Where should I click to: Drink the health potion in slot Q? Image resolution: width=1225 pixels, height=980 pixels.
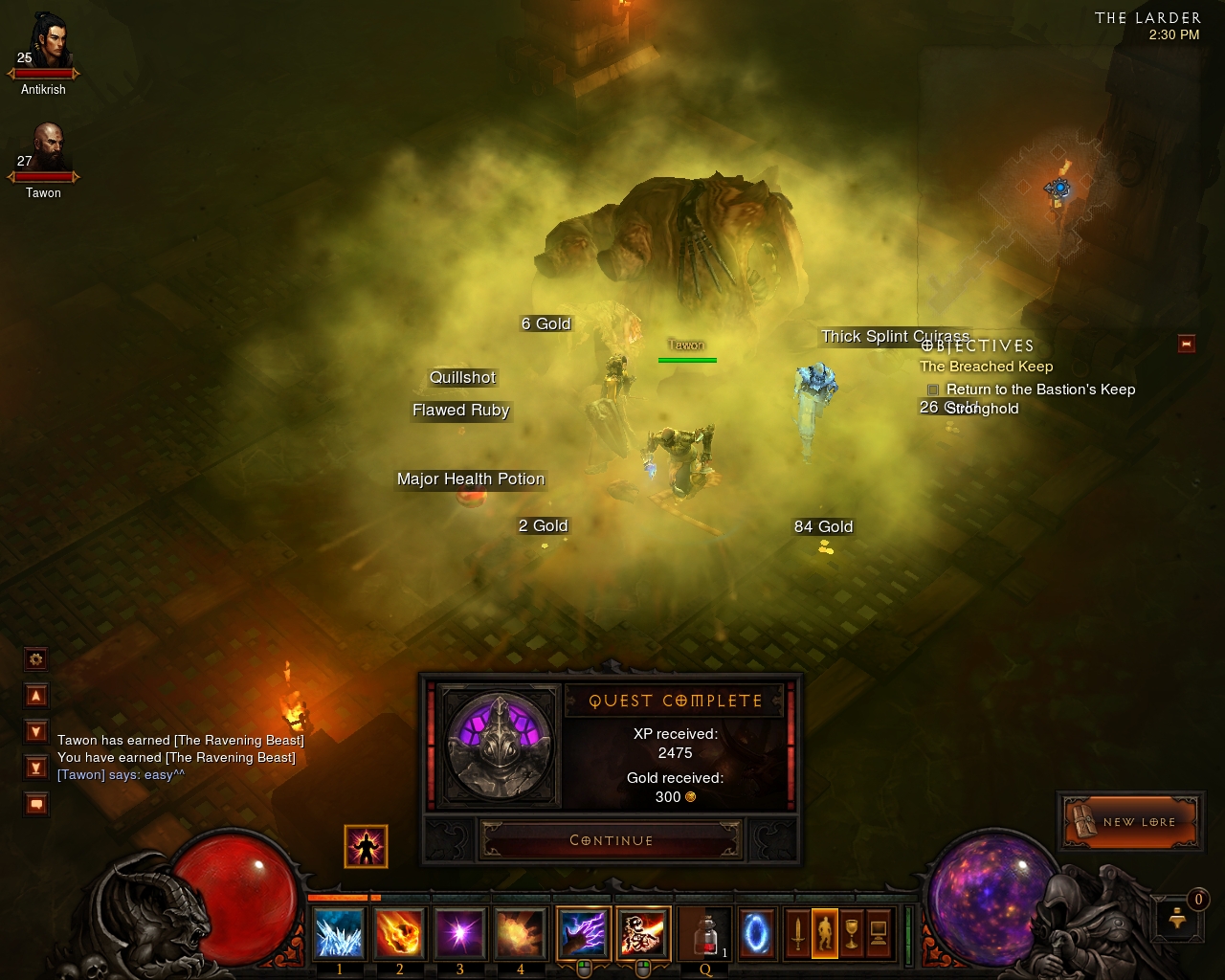pyautogui.click(x=704, y=933)
